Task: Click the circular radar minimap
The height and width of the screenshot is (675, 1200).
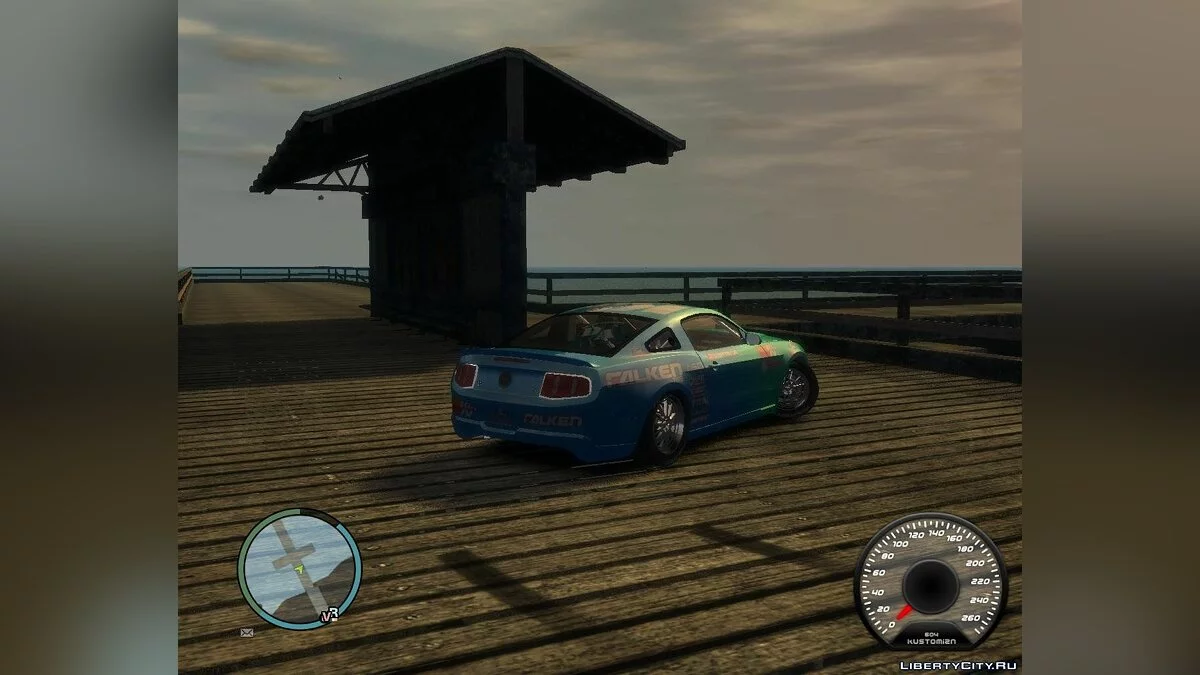Action: [299, 569]
